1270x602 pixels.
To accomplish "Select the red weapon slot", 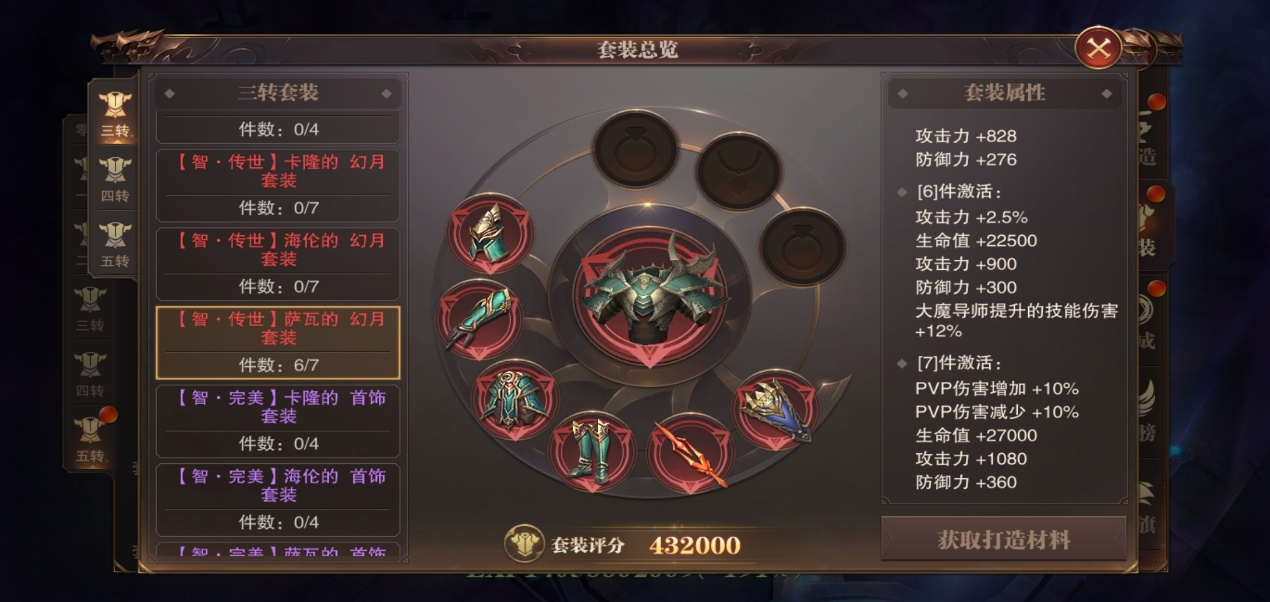I will click(x=690, y=454).
